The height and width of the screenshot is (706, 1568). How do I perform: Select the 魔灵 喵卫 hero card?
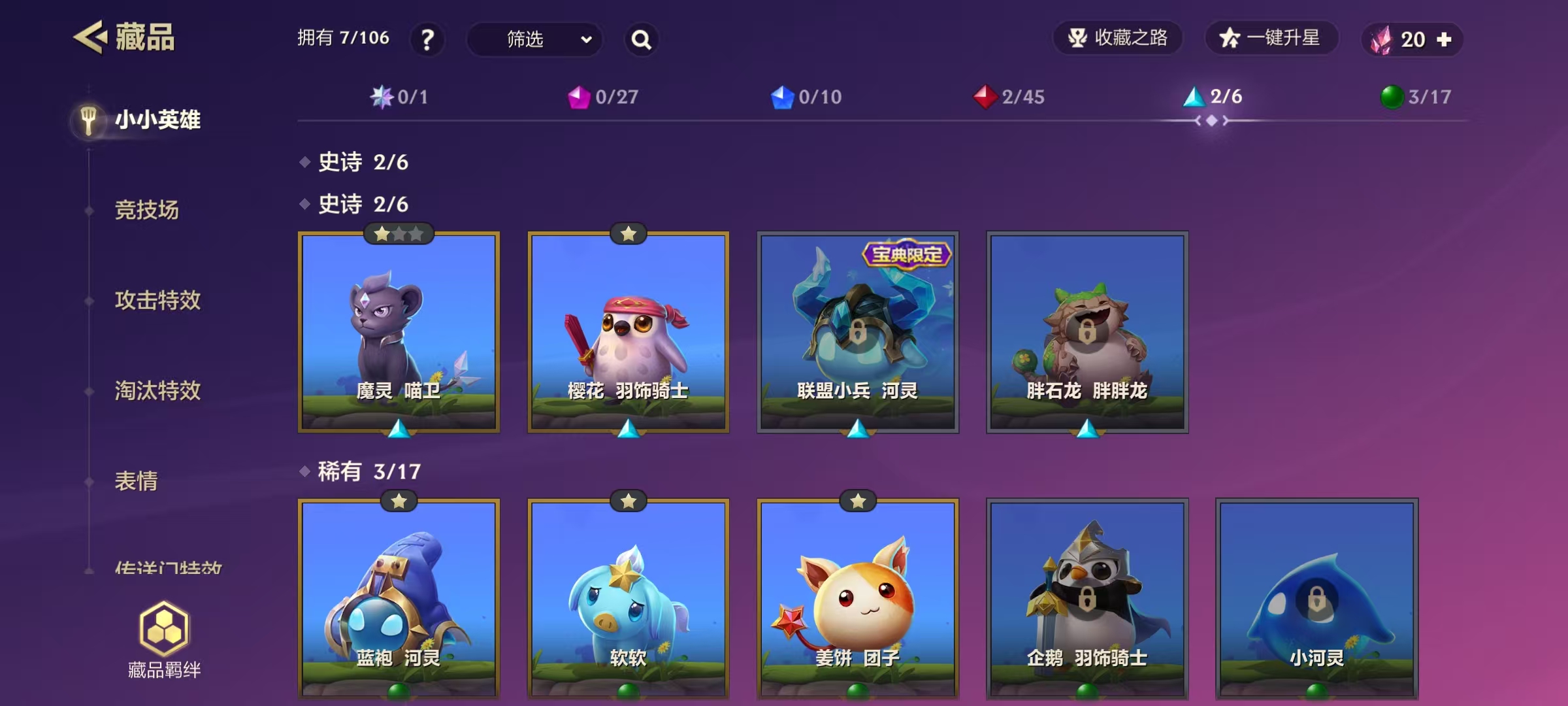coord(399,332)
